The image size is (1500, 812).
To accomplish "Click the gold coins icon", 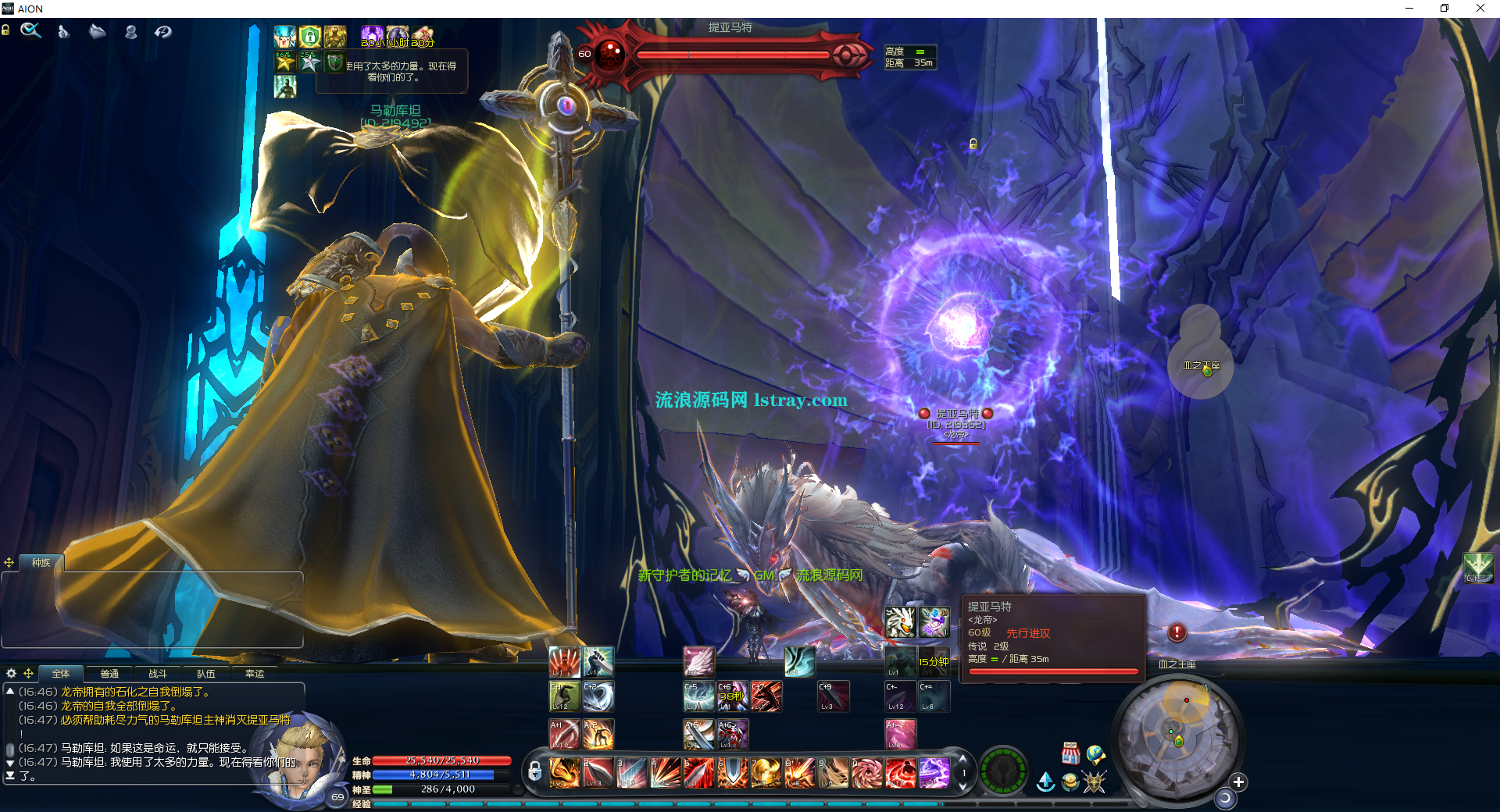I will tap(1070, 782).
